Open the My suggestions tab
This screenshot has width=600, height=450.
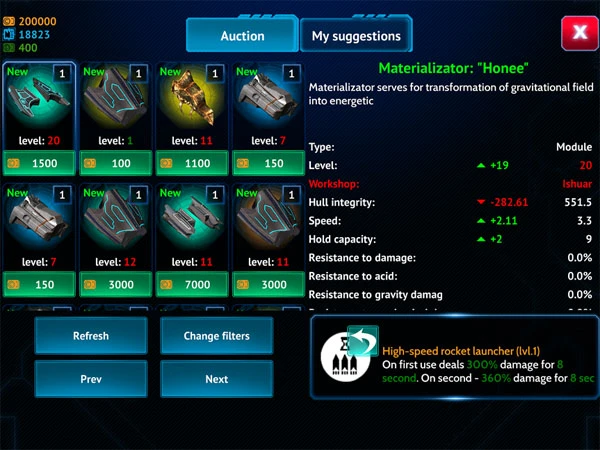356,36
